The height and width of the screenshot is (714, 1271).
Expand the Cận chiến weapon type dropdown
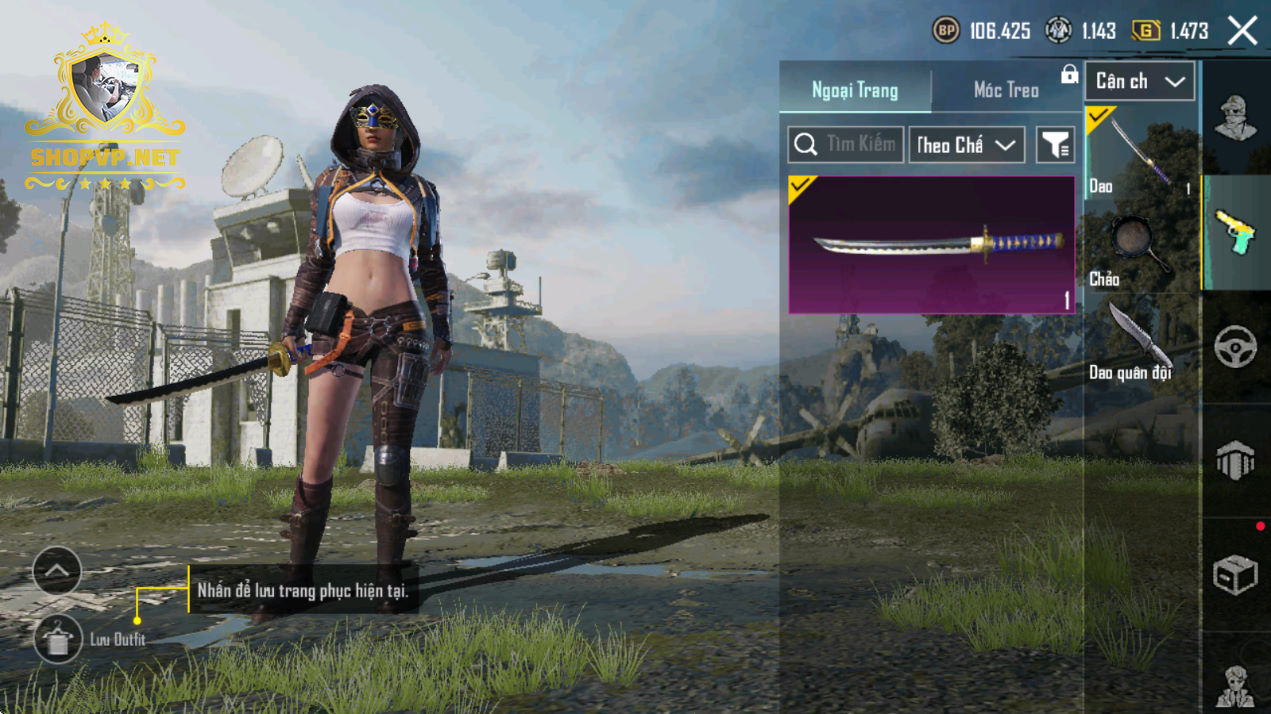pos(1140,82)
